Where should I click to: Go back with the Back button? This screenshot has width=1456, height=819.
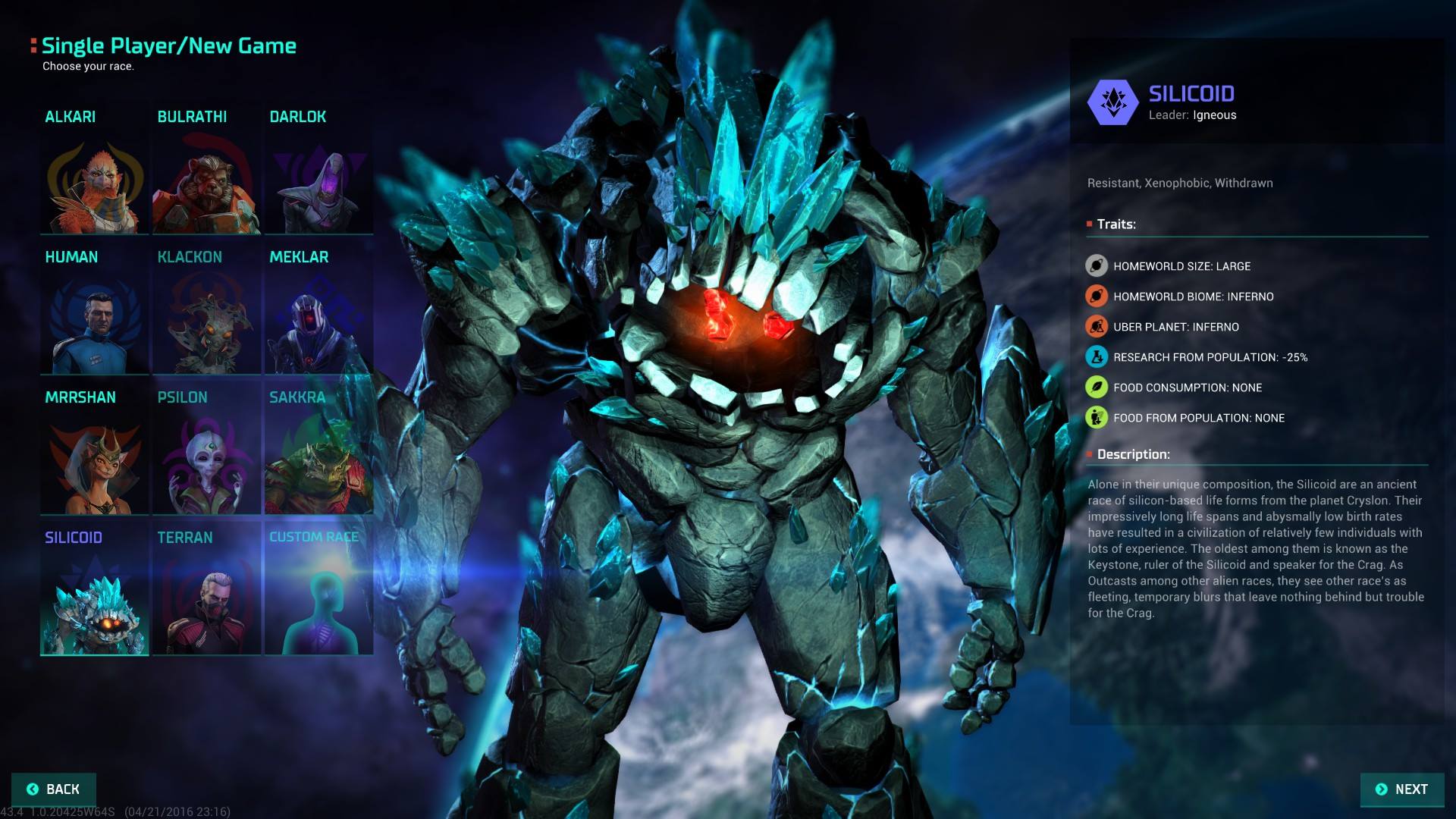click(54, 789)
